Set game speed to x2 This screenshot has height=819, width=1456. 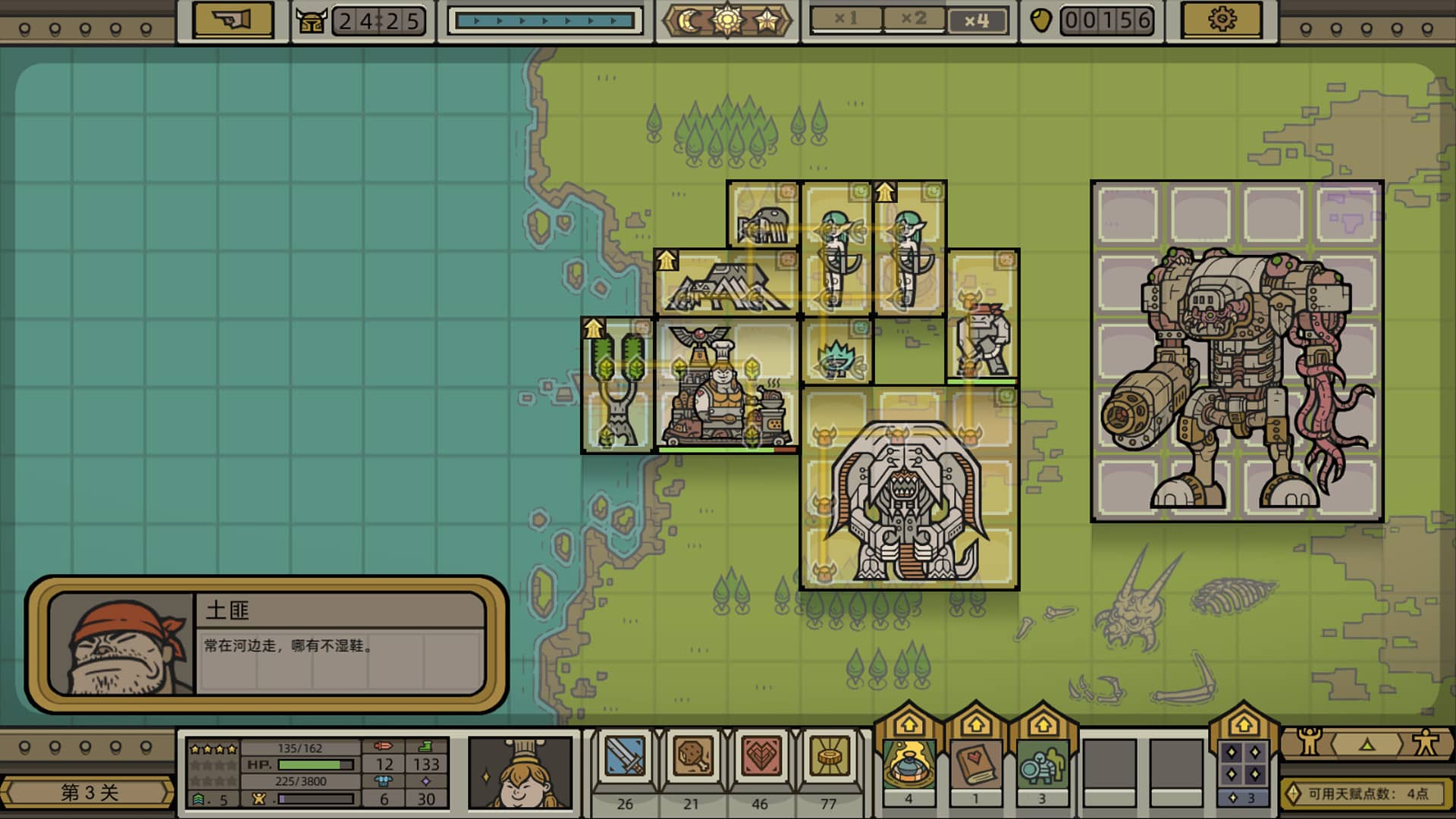pyautogui.click(x=914, y=20)
